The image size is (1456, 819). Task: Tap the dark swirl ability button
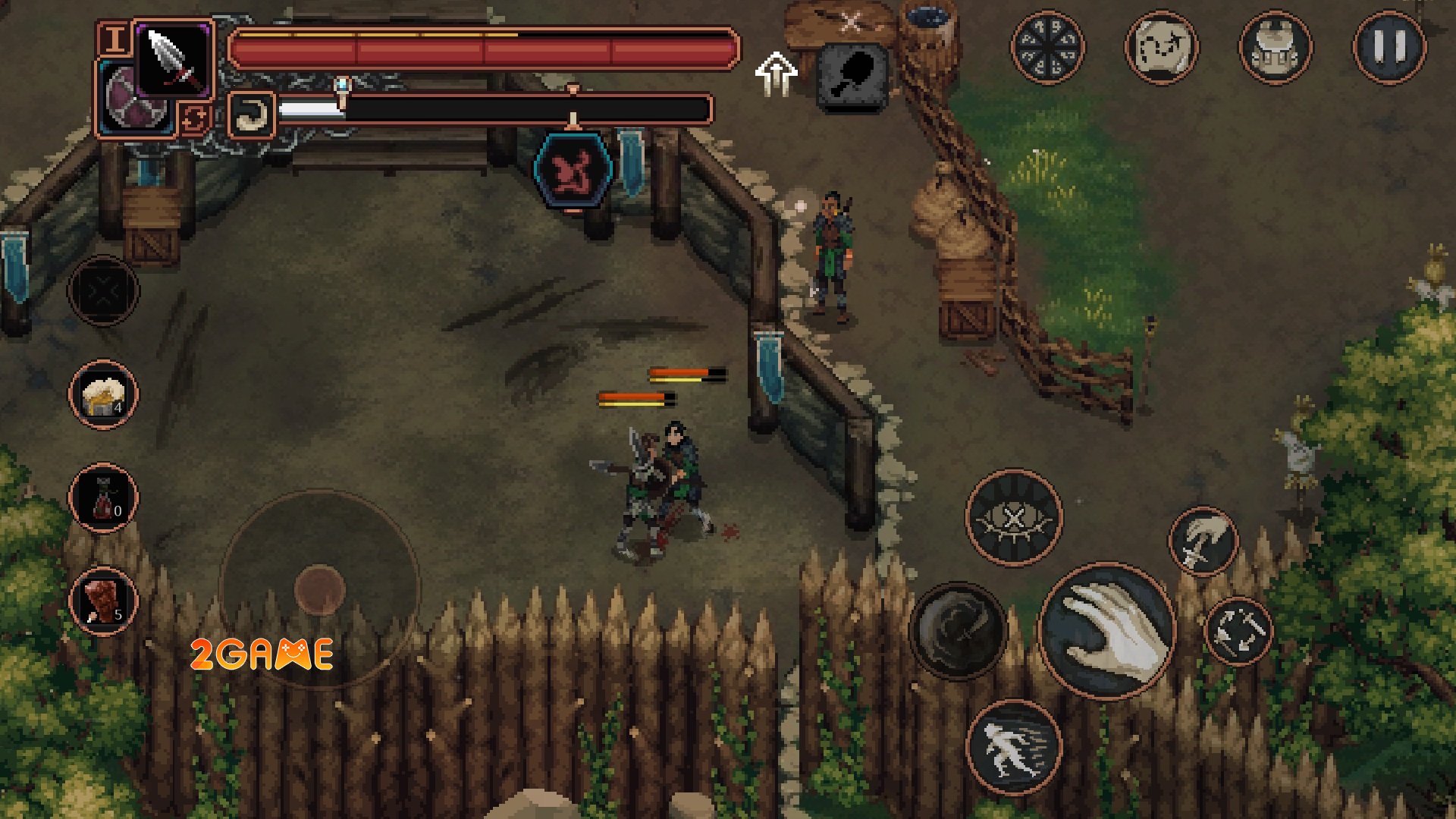pyautogui.click(x=957, y=630)
